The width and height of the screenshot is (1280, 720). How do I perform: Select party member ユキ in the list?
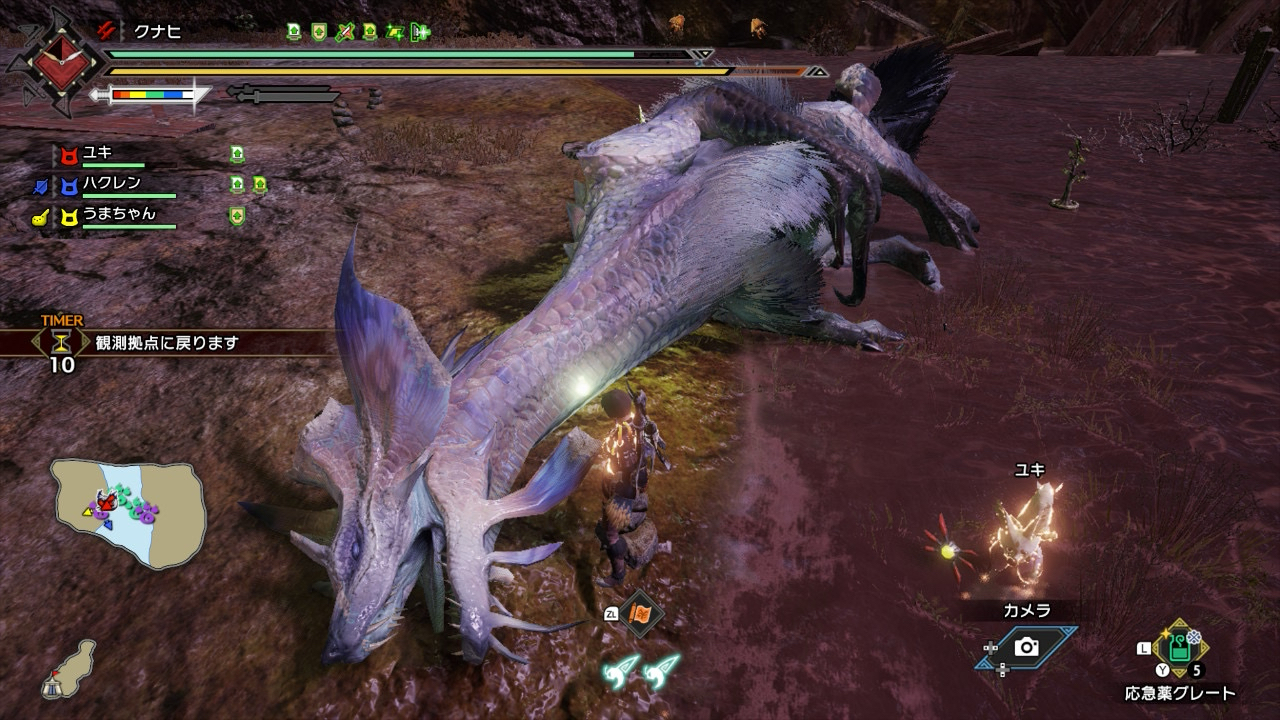click(97, 153)
